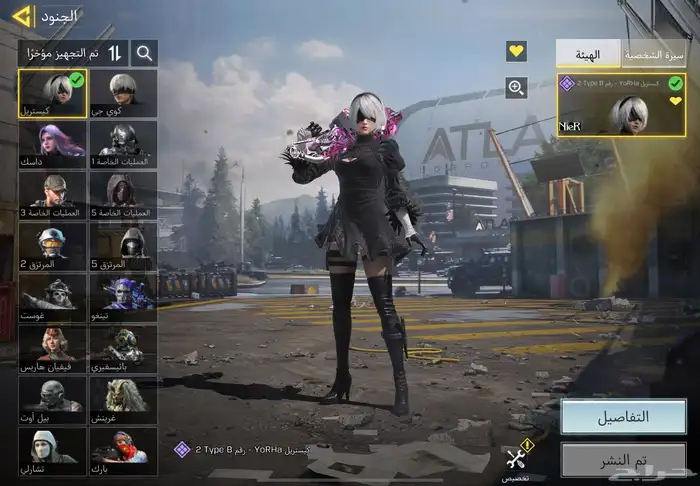Pick the العمليات الخاصة 1 soldier
Viewport: 700px width, 486px height.
(123, 143)
